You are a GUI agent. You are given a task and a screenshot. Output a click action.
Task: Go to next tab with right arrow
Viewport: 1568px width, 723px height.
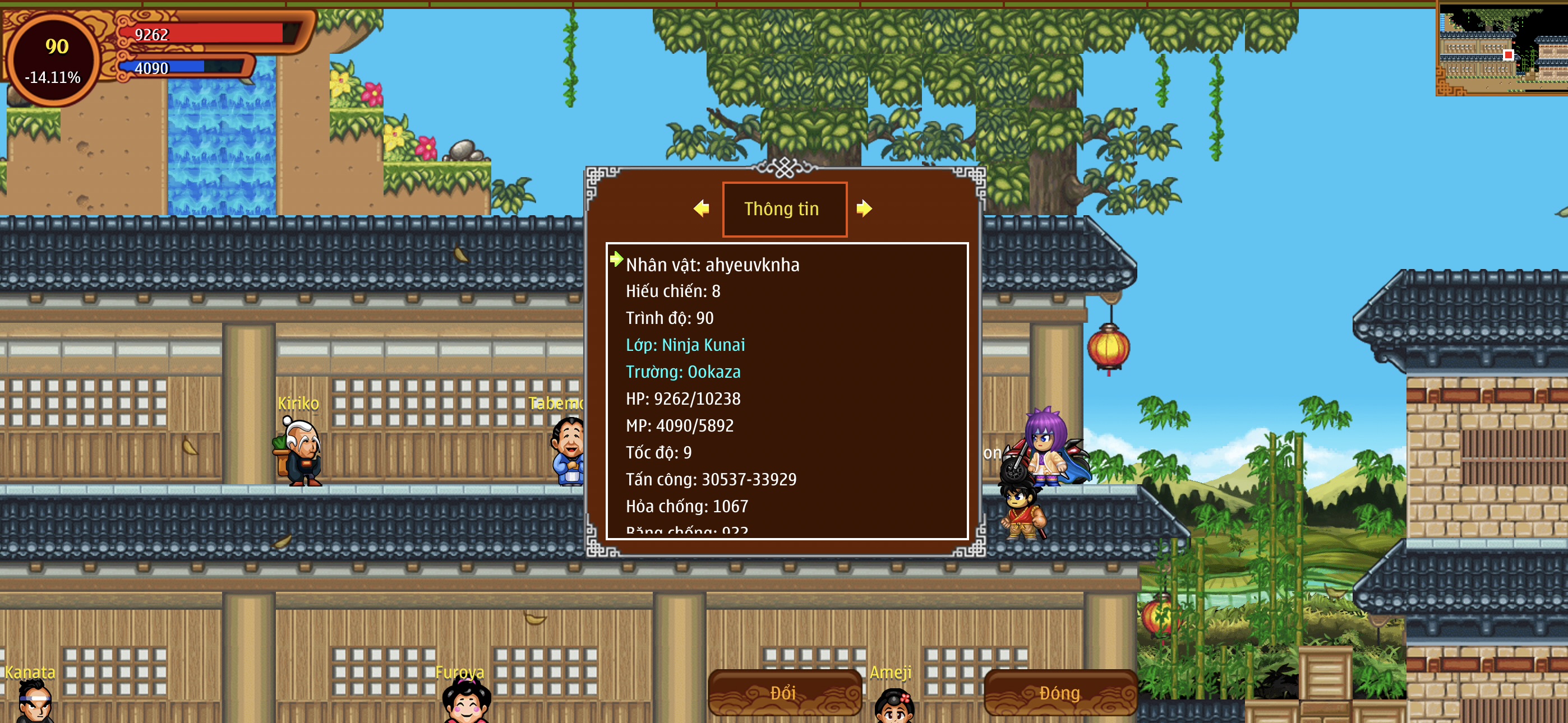click(x=864, y=208)
